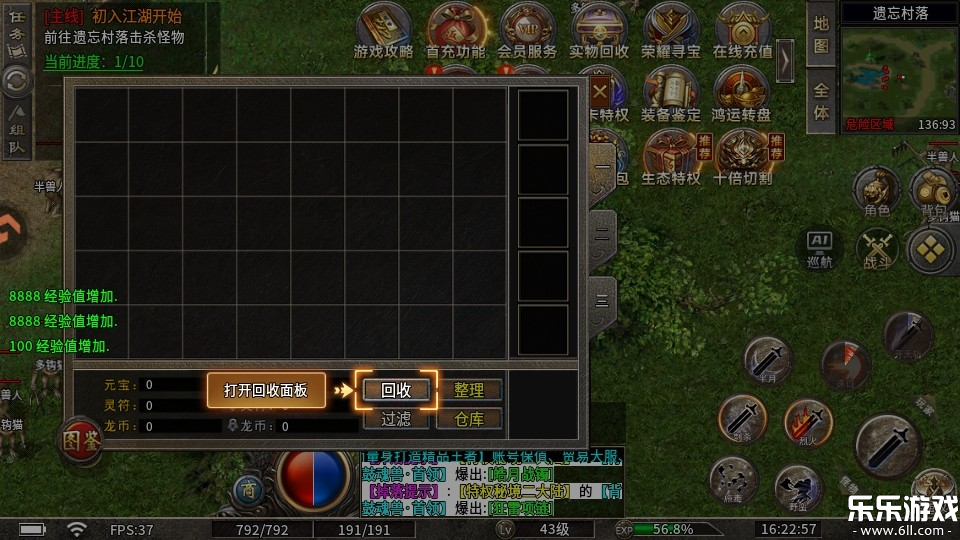Open the 角色 character sheet
The image size is (960, 540).
click(877, 192)
